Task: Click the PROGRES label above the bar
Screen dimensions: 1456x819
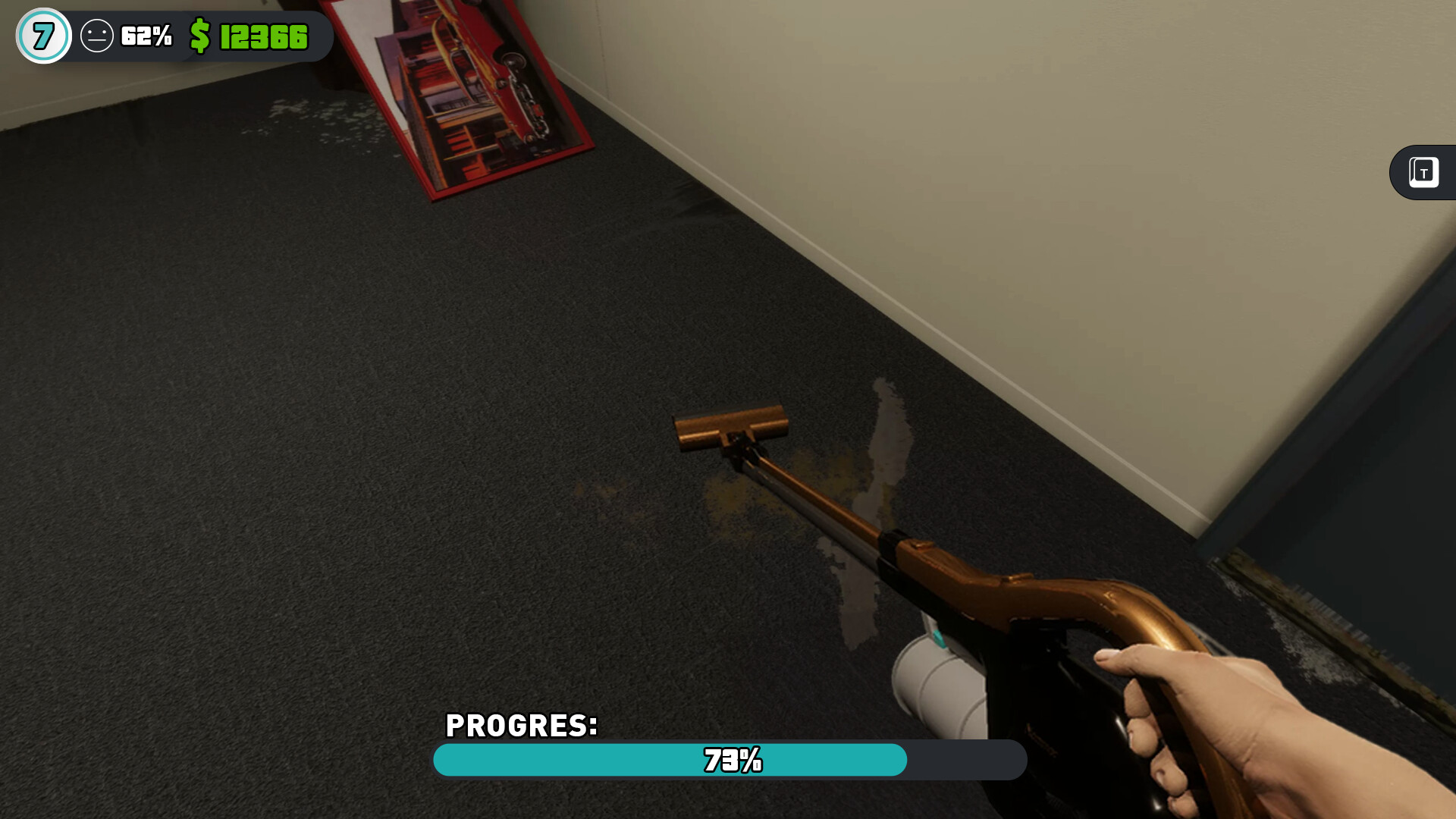Action: click(521, 725)
